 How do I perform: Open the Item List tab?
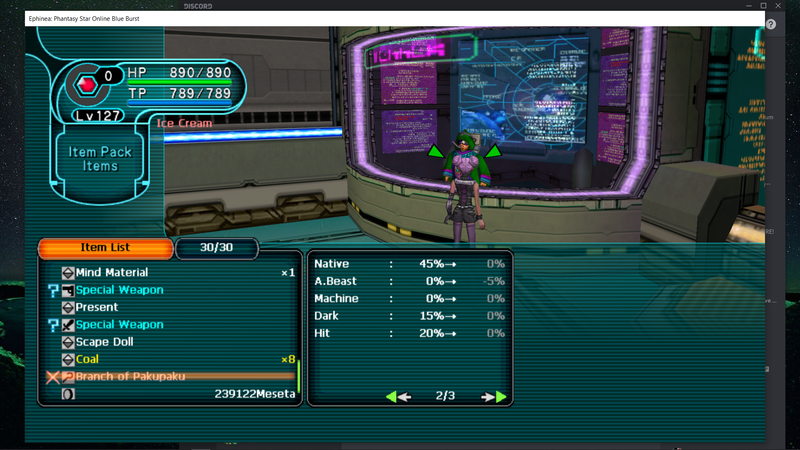point(105,248)
